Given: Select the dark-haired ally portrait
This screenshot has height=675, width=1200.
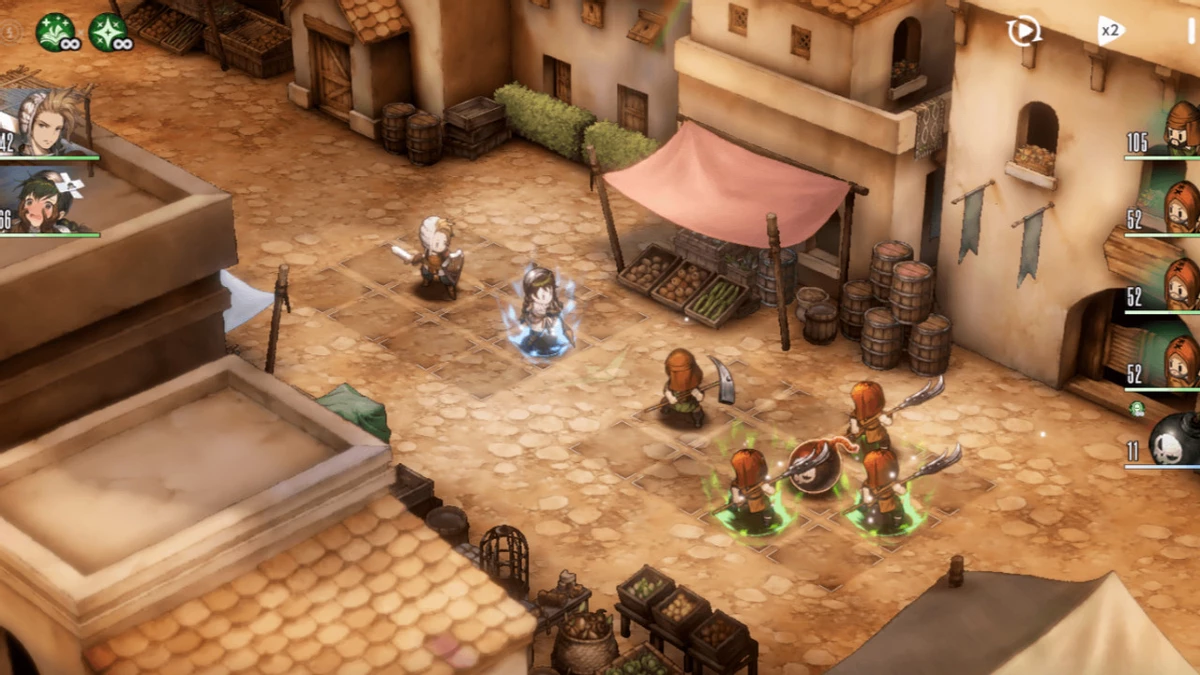Looking at the screenshot, I should [x=46, y=201].
